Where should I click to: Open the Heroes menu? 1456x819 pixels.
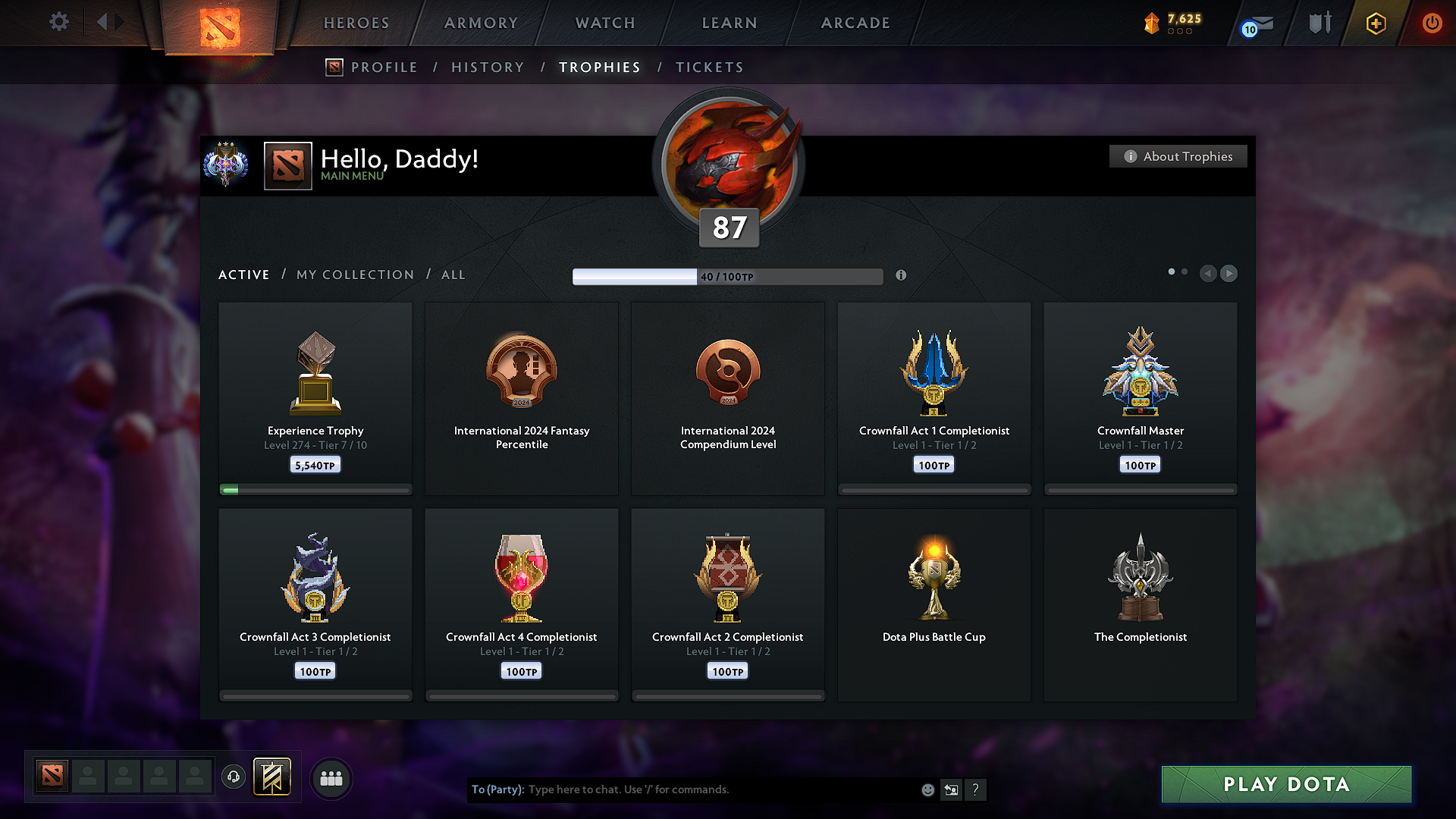tap(356, 23)
